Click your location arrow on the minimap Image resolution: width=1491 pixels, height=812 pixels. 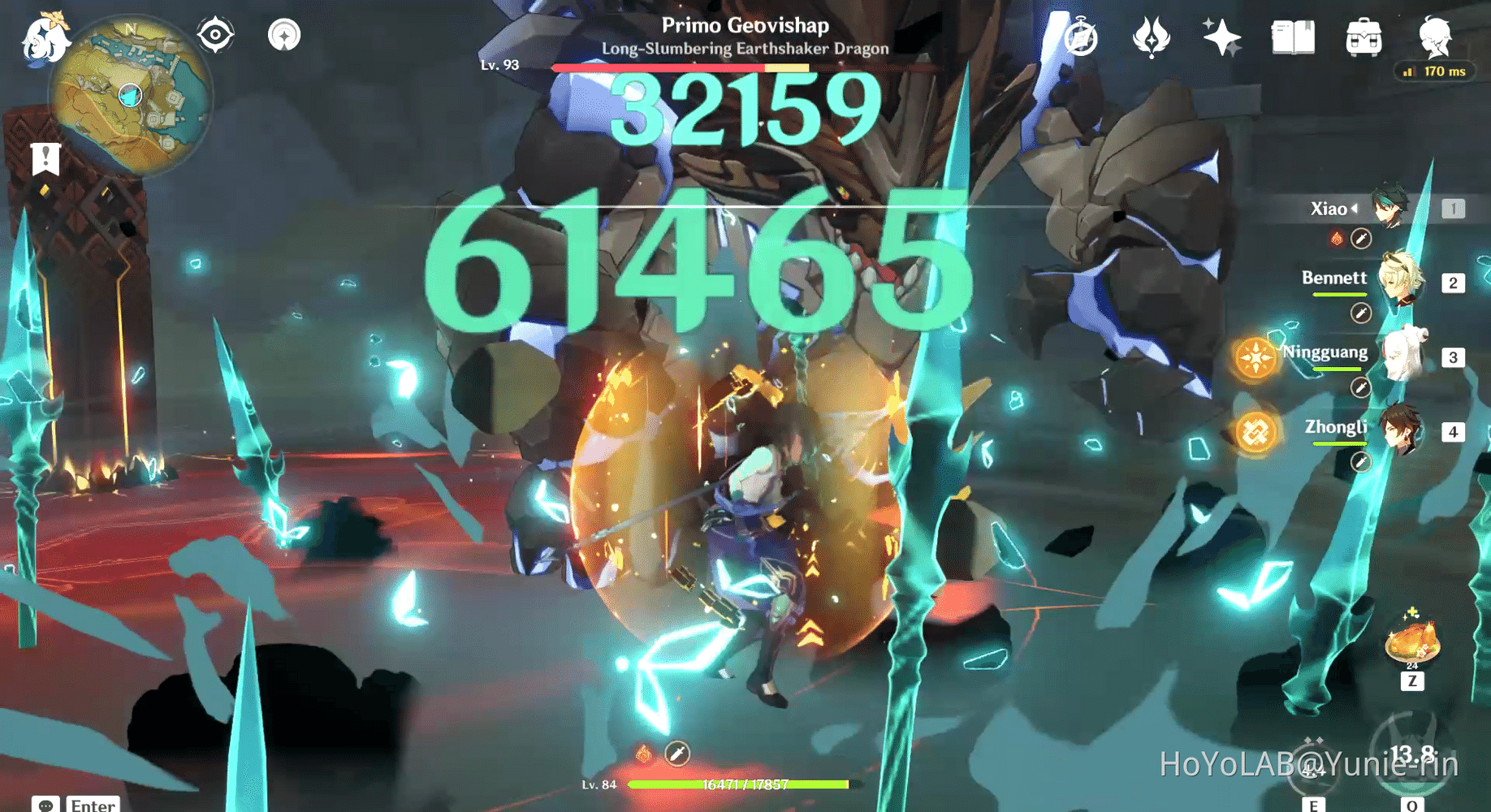point(130,95)
